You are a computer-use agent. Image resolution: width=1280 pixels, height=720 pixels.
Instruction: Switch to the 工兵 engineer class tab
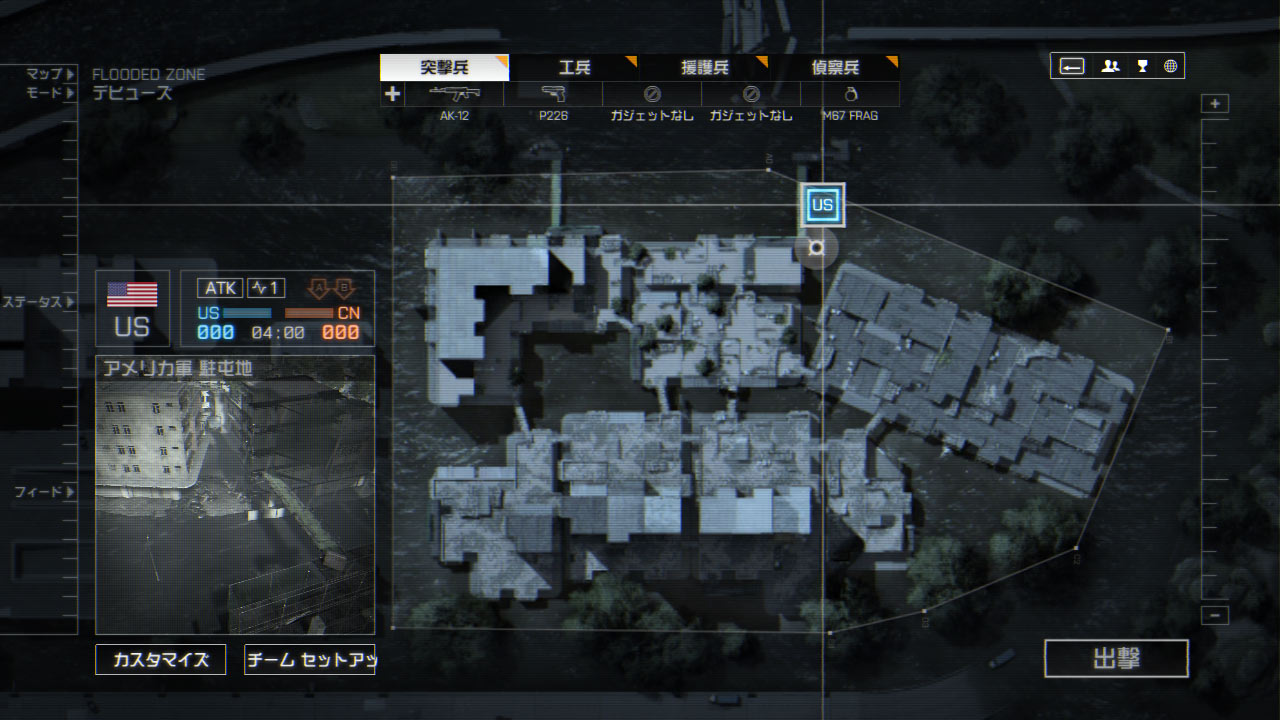click(574, 68)
